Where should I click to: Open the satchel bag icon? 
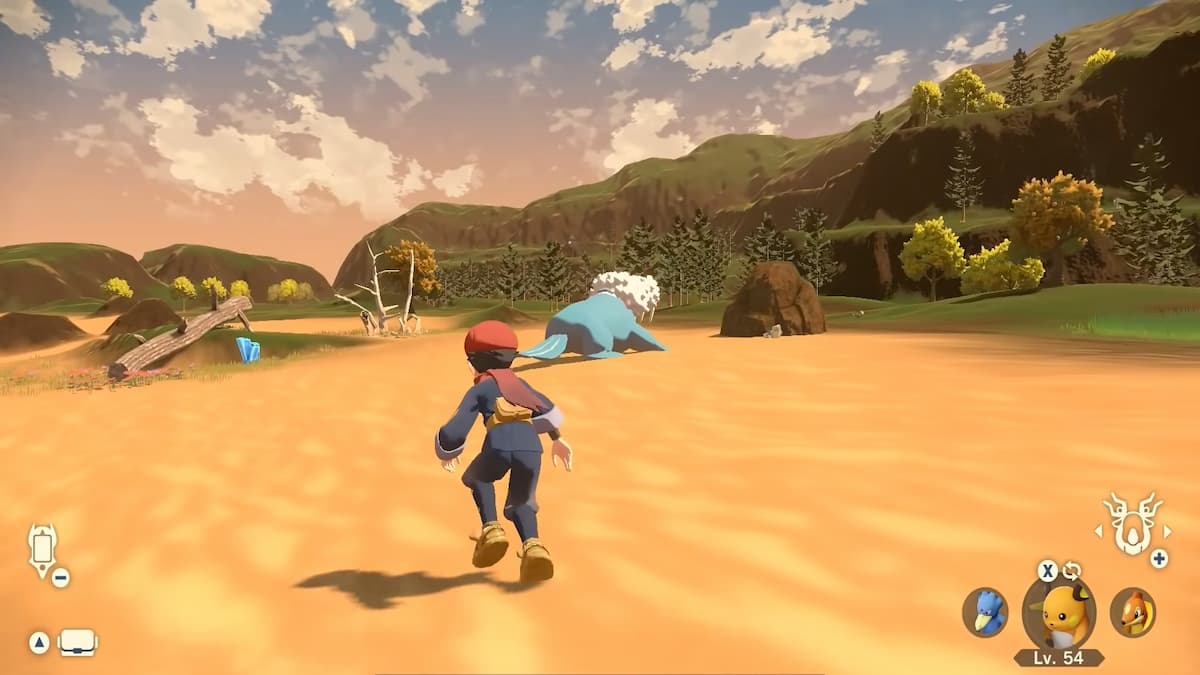pyautogui.click(x=78, y=643)
